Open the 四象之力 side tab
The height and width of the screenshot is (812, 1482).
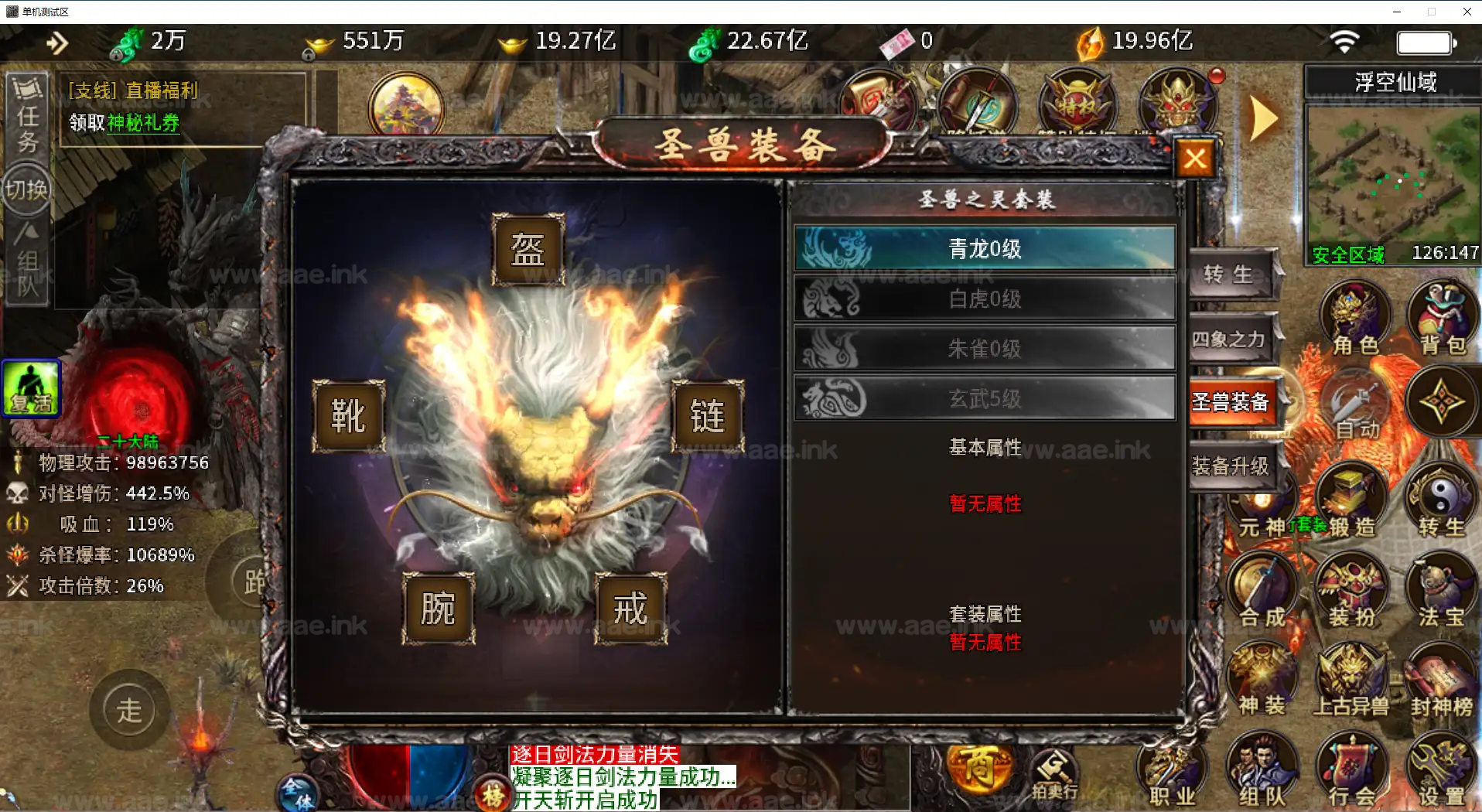(1231, 339)
